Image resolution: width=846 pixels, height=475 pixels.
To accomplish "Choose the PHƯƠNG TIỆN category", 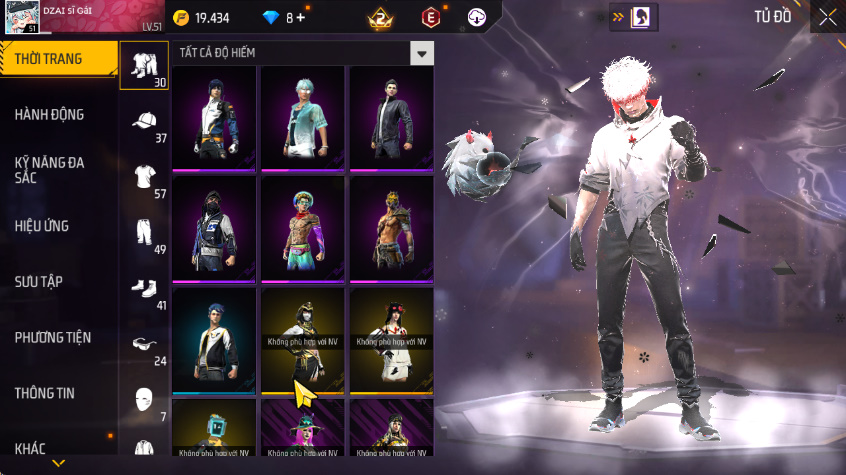I will pos(52,338).
